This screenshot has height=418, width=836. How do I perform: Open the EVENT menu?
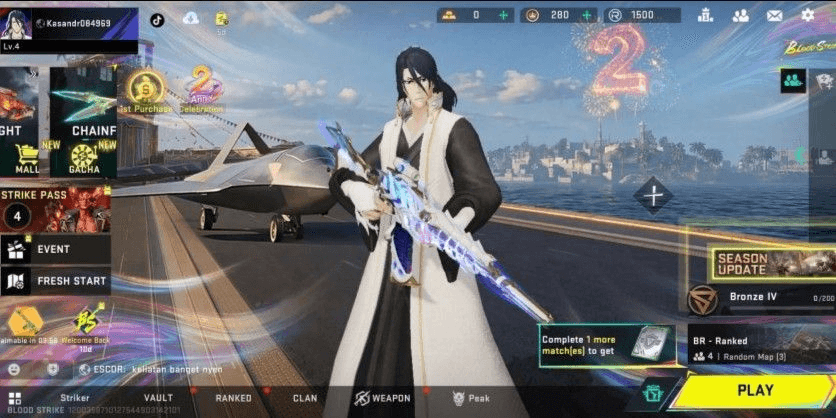click(x=55, y=249)
